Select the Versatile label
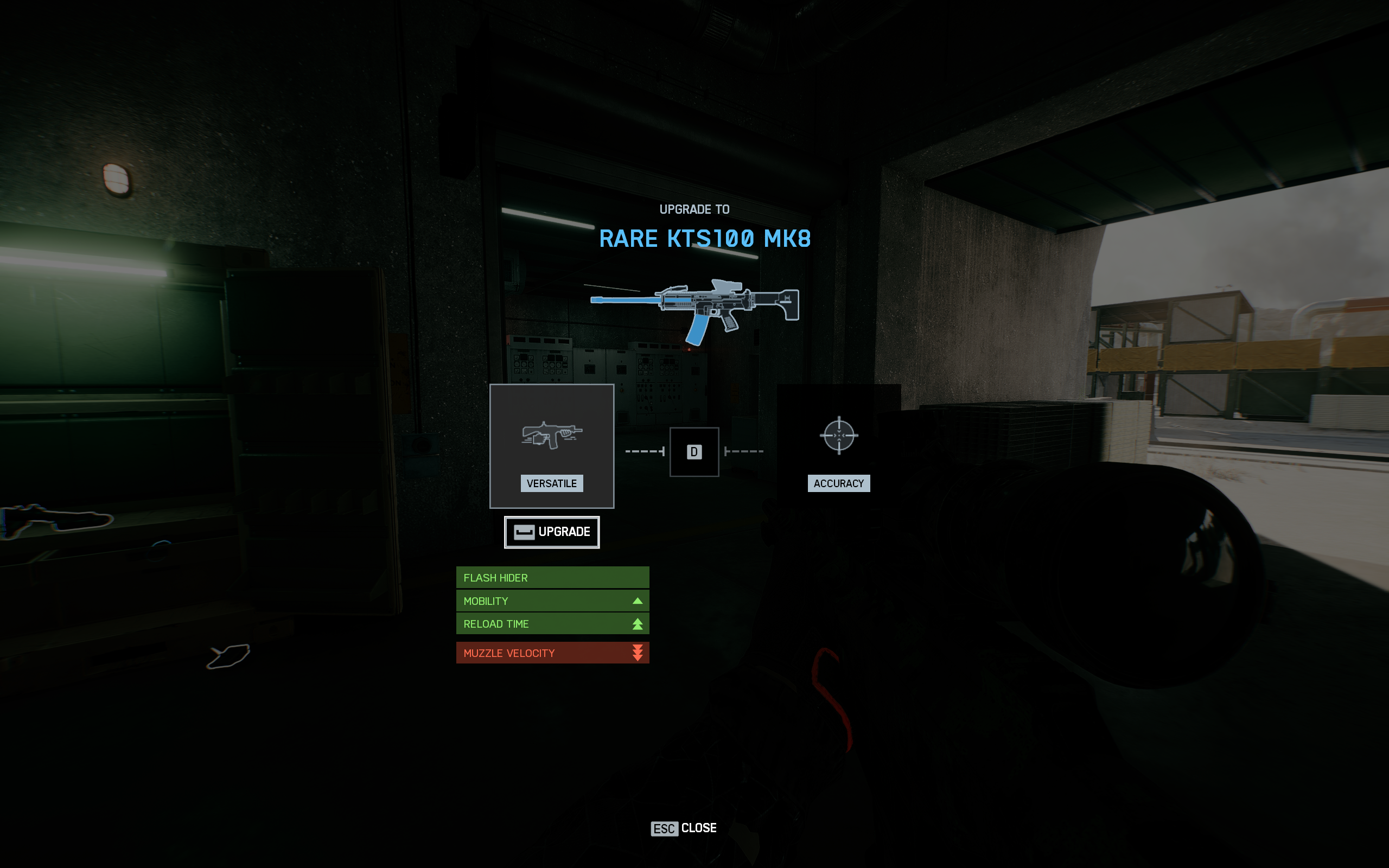This screenshot has width=1389, height=868. pyautogui.click(x=552, y=483)
